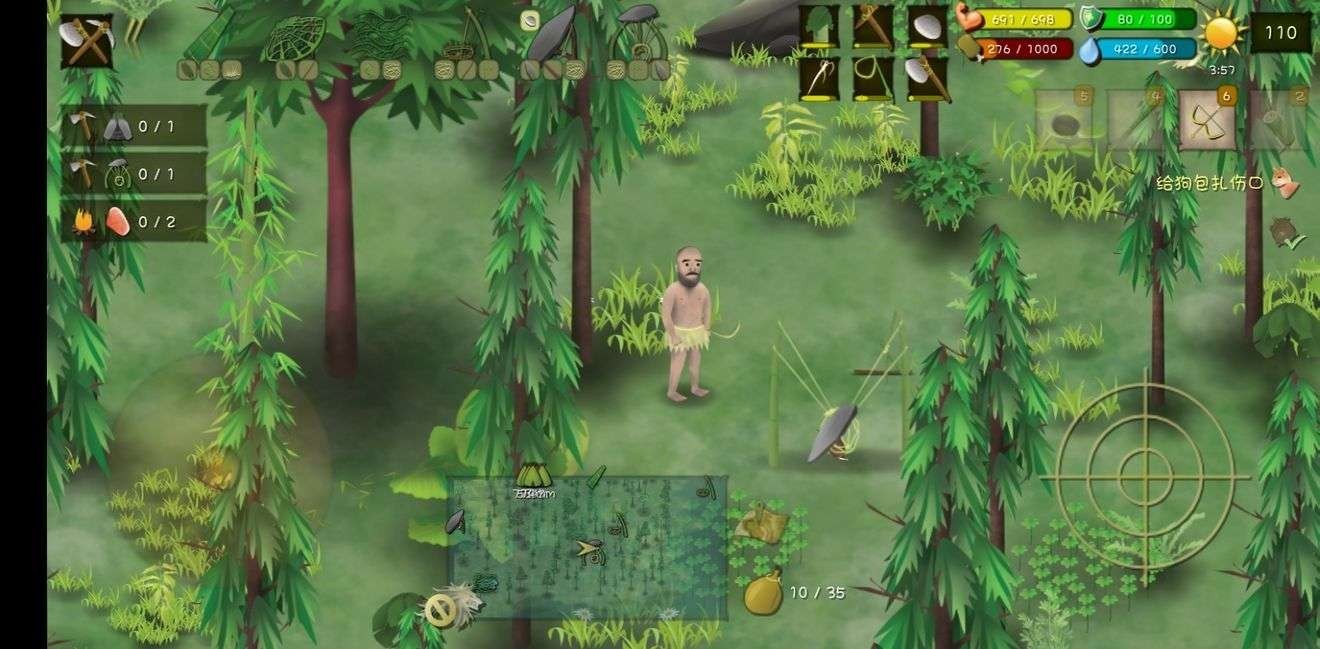Viewport: 1320px width, 649px height.
Task: Open the yellow gourd bag inventory
Action: (x=763, y=592)
